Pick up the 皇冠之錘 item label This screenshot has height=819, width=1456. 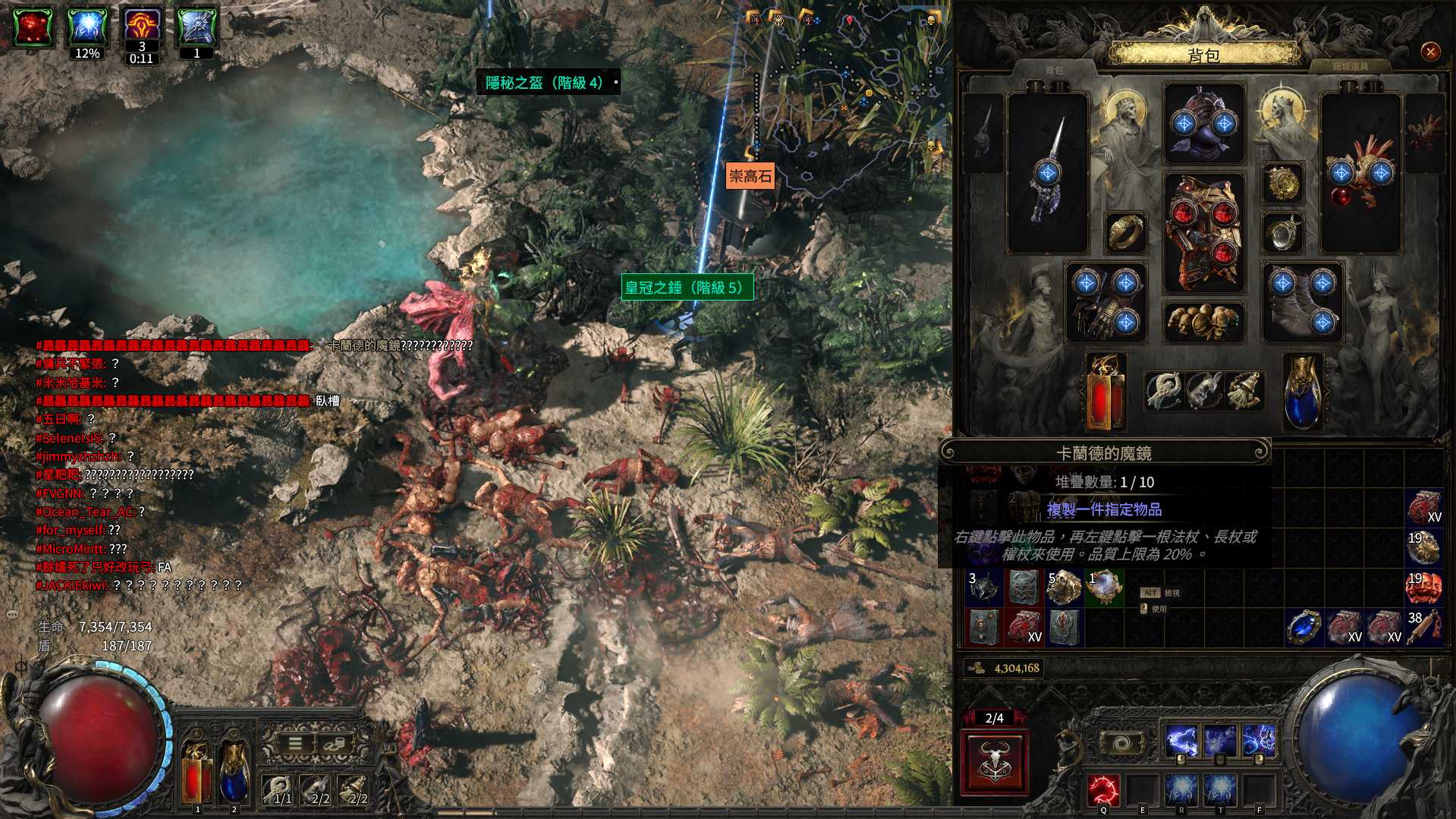687,288
